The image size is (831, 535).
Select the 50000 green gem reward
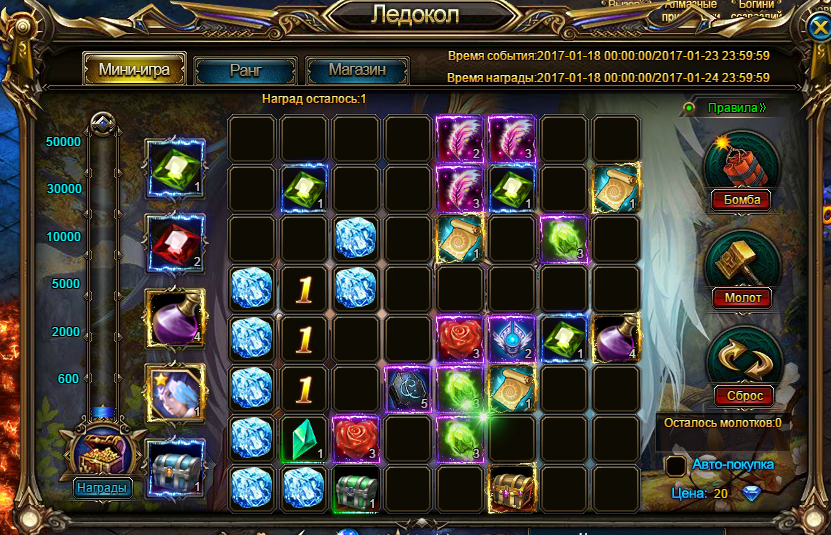point(175,168)
